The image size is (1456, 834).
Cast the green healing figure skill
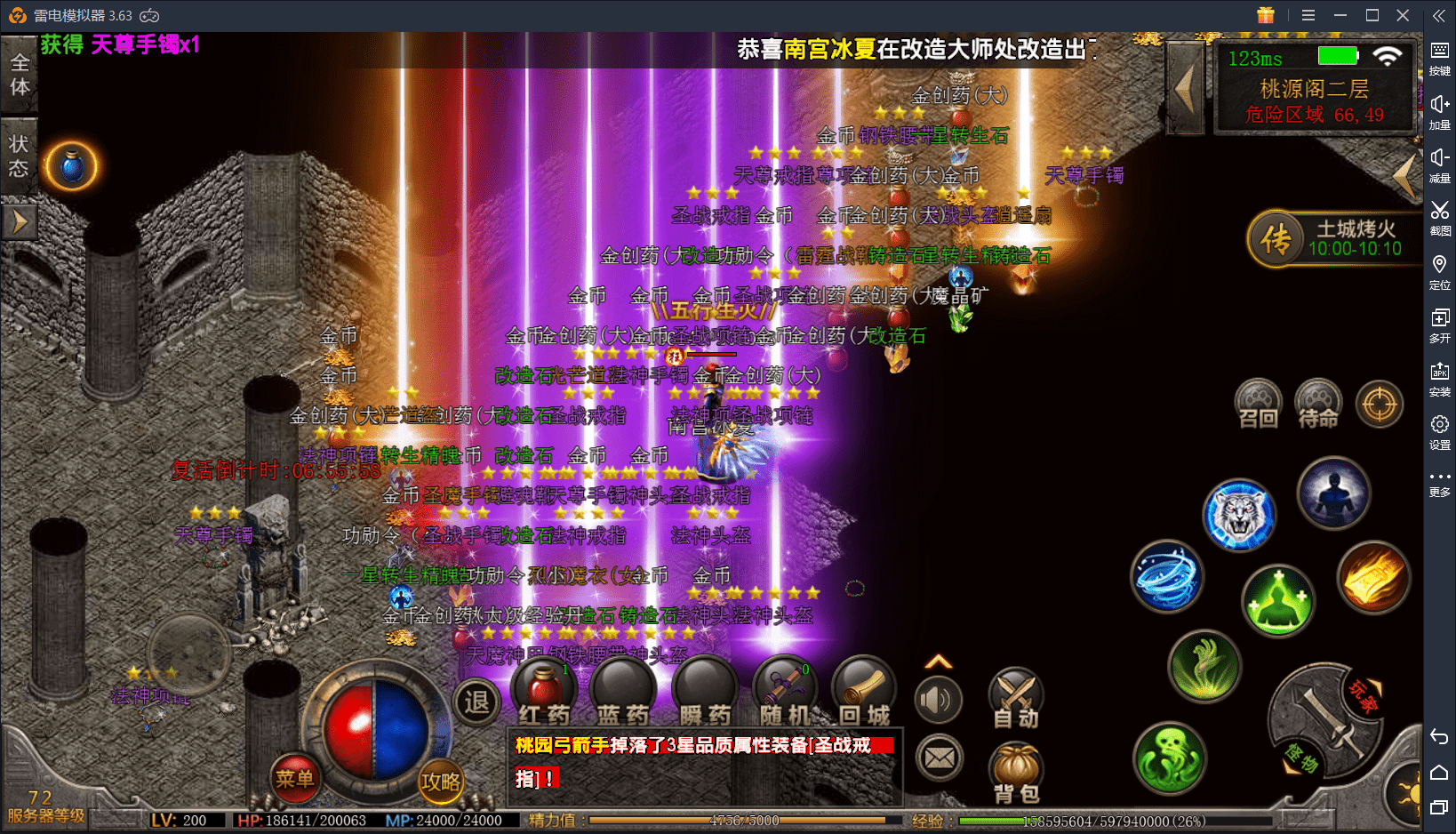point(1277,601)
